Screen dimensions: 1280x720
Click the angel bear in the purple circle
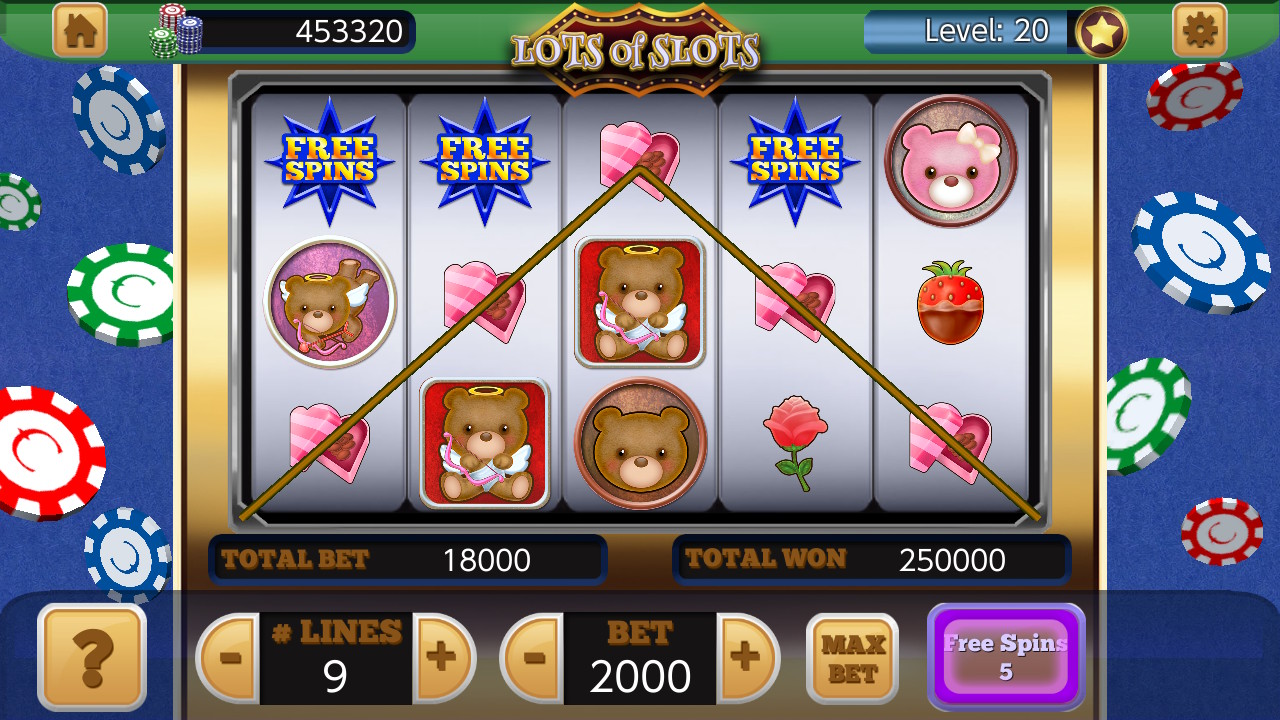330,302
